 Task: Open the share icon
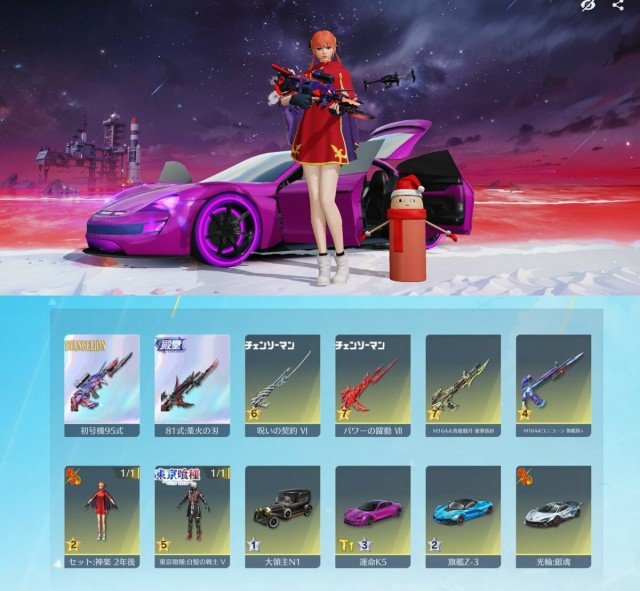click(x=617, y=6)
